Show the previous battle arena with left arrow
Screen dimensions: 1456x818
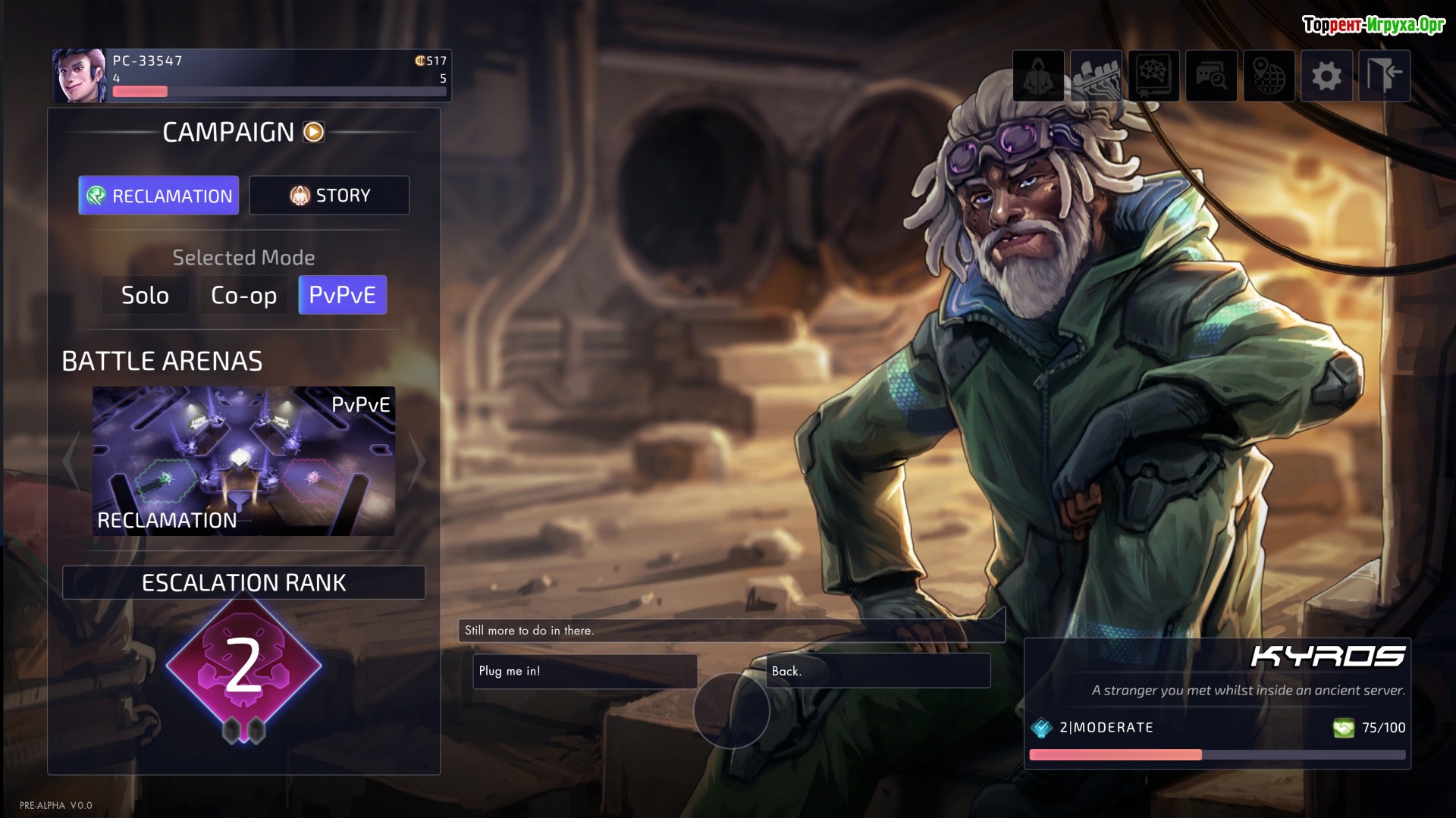(x=71, y=461)
